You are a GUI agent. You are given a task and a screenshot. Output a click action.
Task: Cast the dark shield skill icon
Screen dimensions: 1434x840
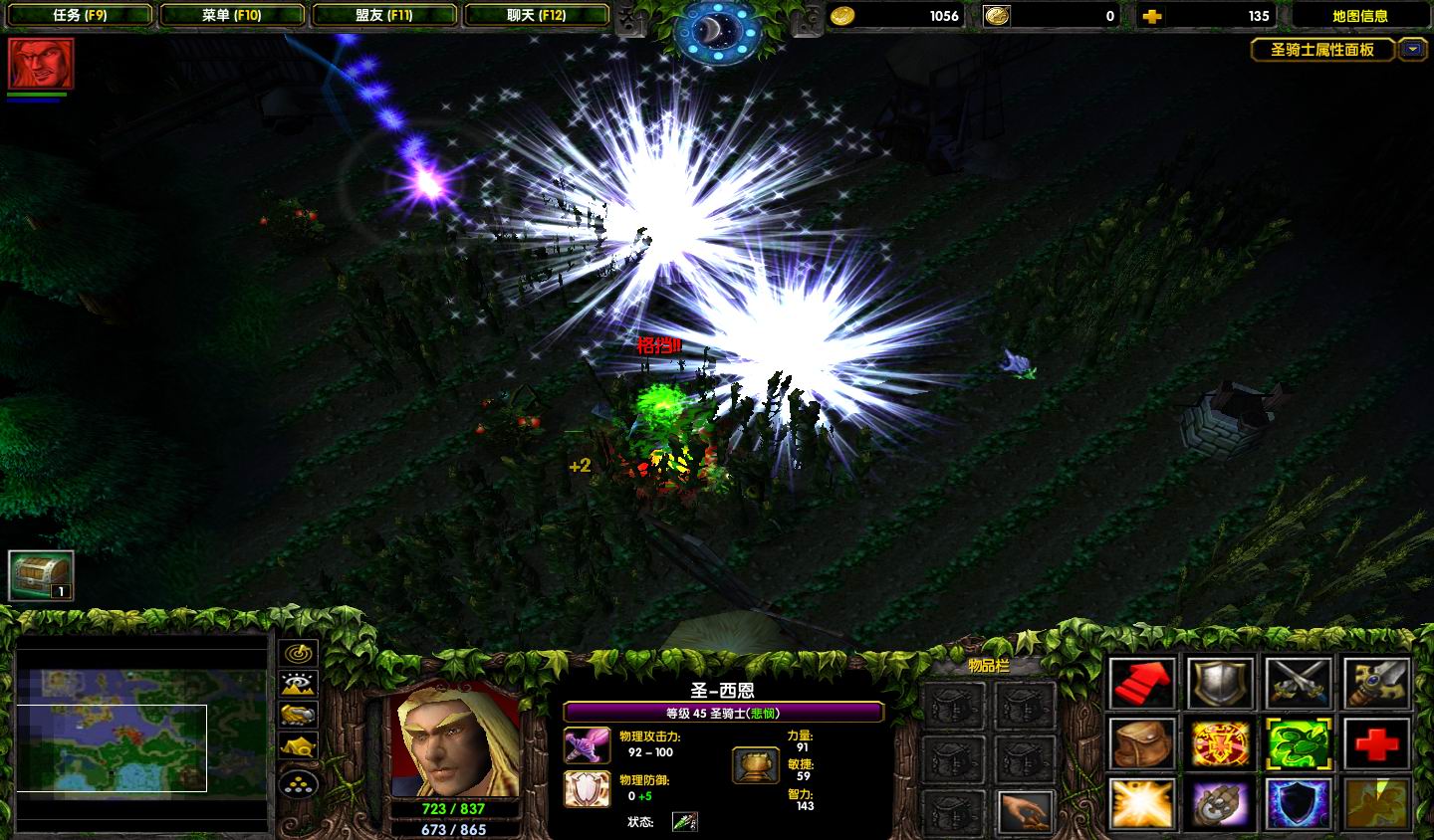pos(1298,803)
